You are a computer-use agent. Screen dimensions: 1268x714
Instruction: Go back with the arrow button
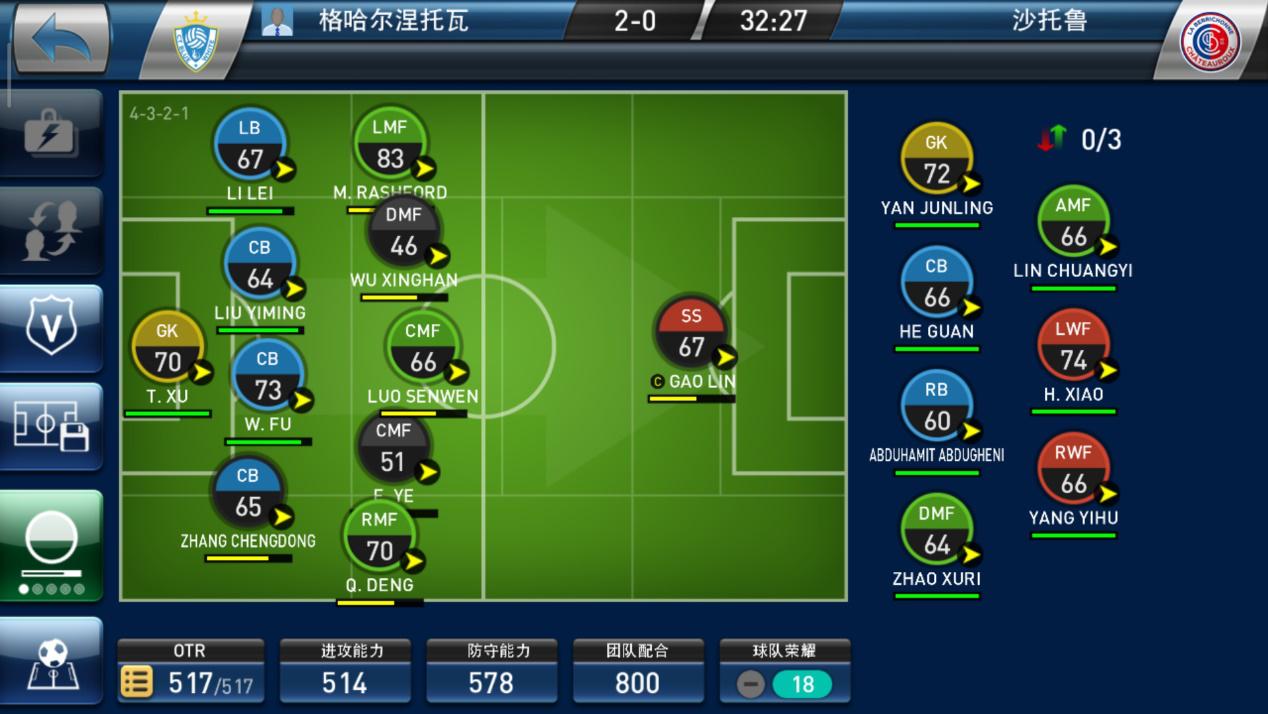[x=62, y=40]
